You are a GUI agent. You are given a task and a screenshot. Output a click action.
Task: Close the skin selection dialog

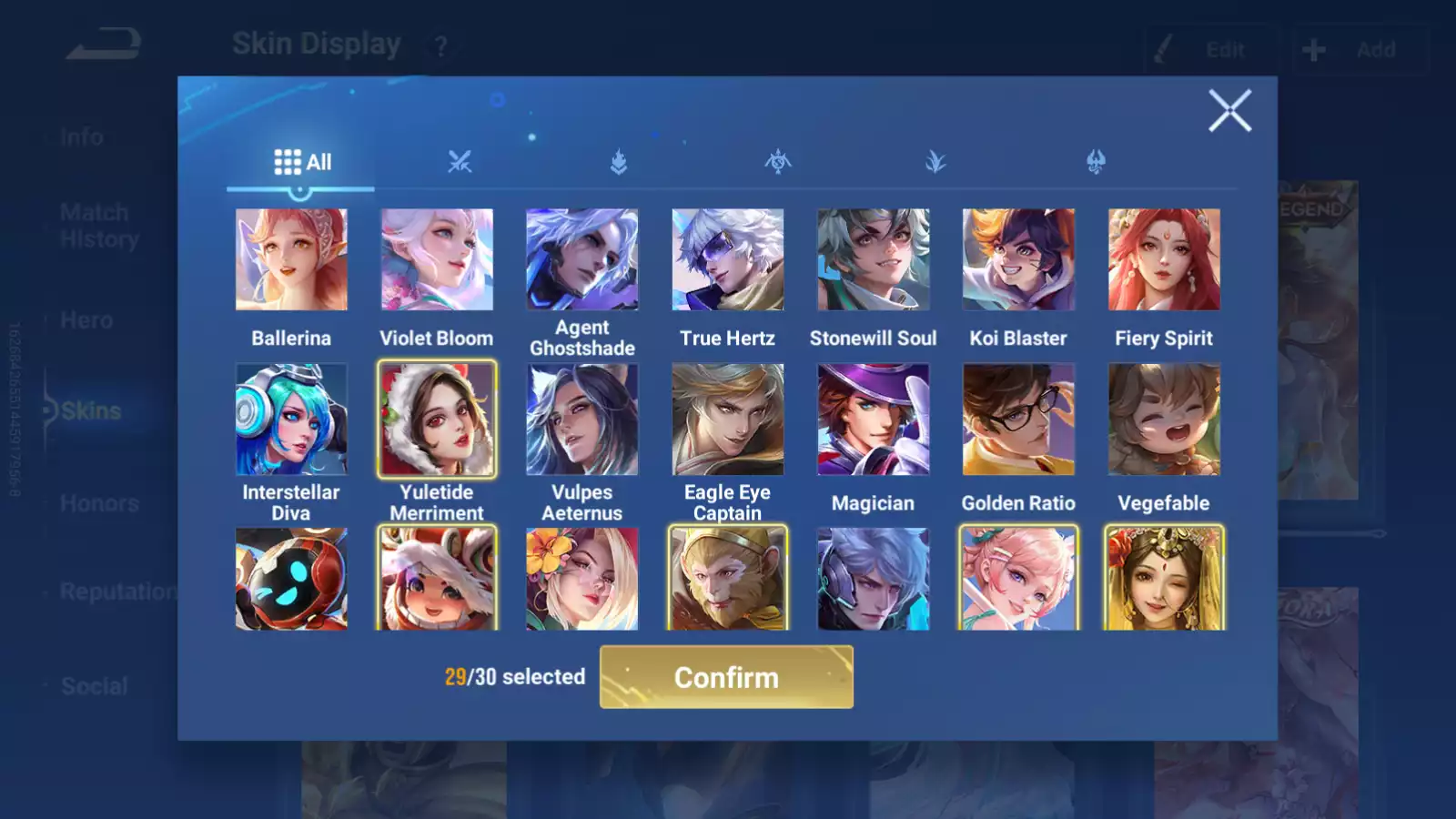(x=1230, y=111)
